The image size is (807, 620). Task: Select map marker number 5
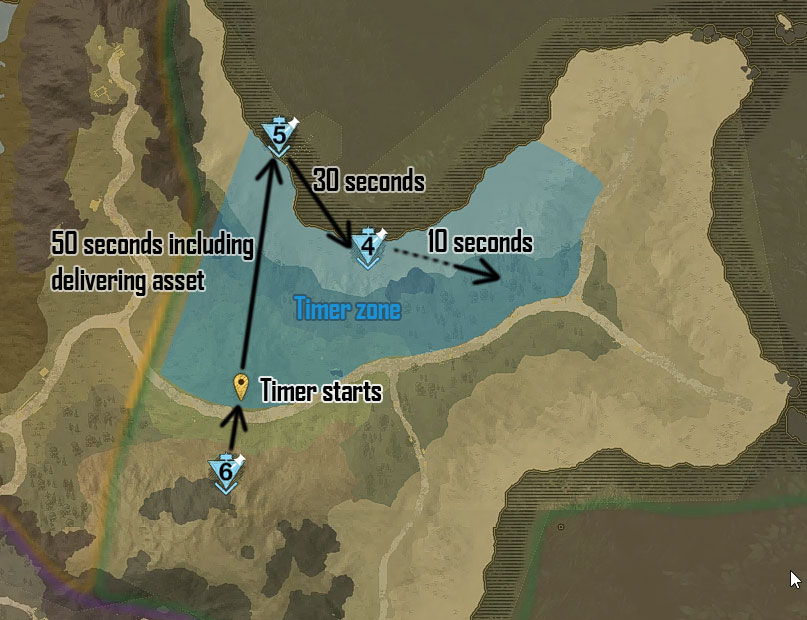pyautogui.click(x=279, y=134)
